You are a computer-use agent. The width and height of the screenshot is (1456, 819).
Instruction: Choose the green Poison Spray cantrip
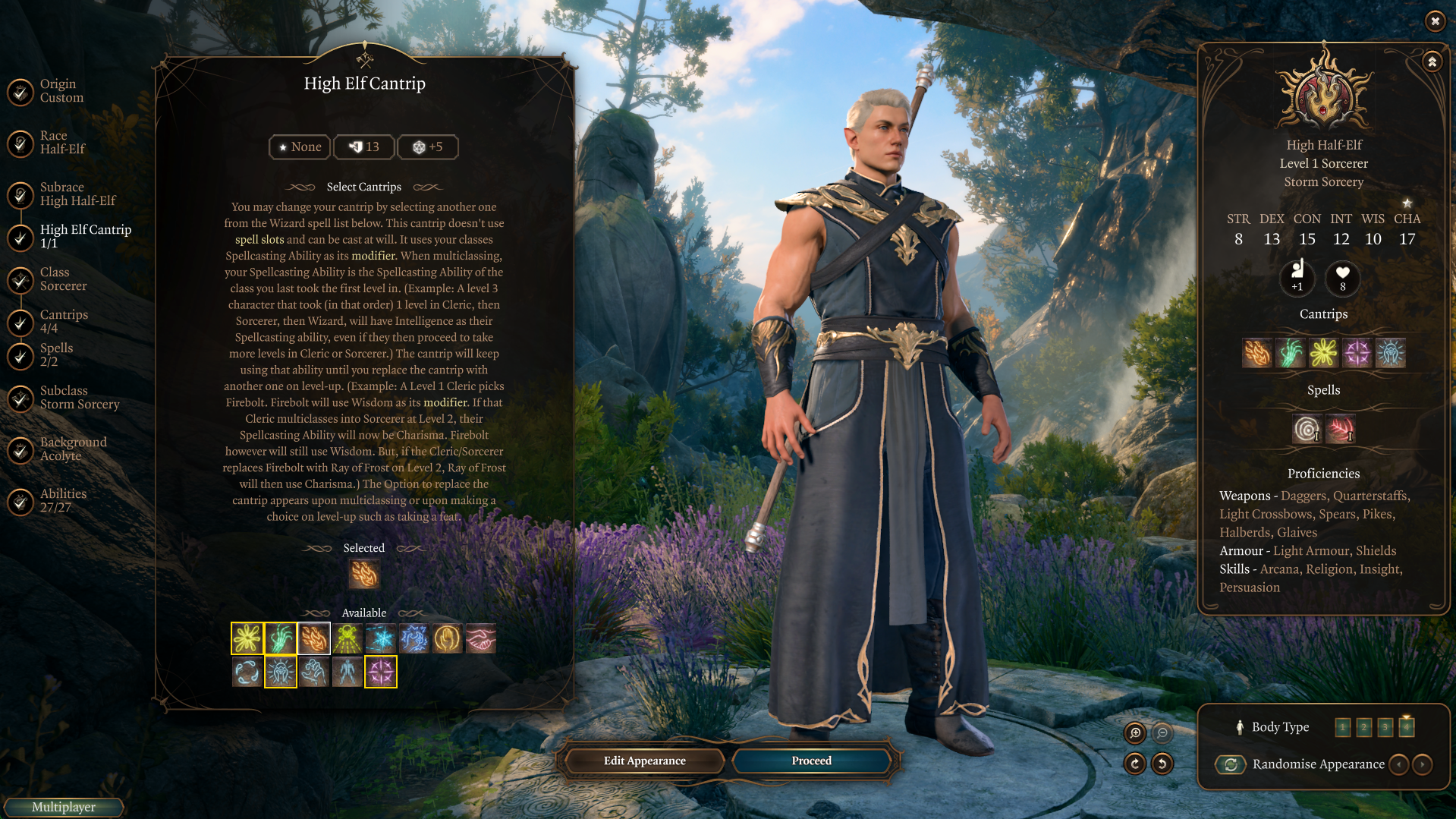[347, 639]
